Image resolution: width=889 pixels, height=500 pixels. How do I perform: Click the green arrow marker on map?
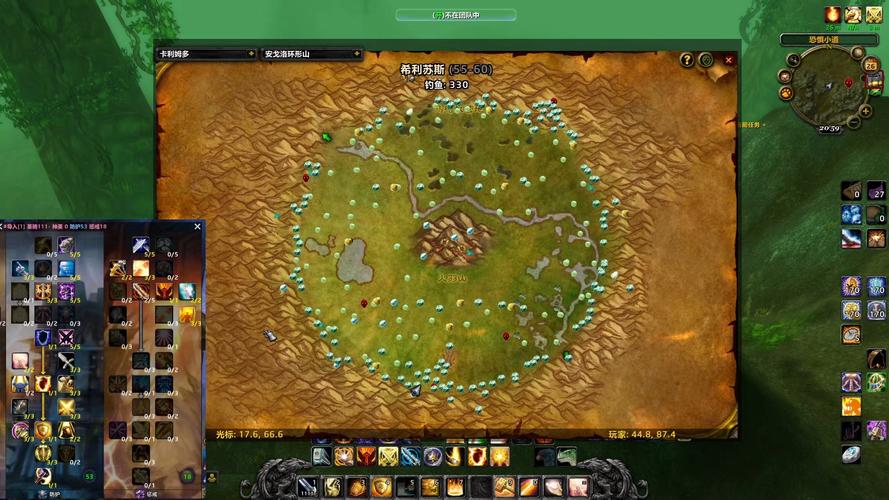326,137
